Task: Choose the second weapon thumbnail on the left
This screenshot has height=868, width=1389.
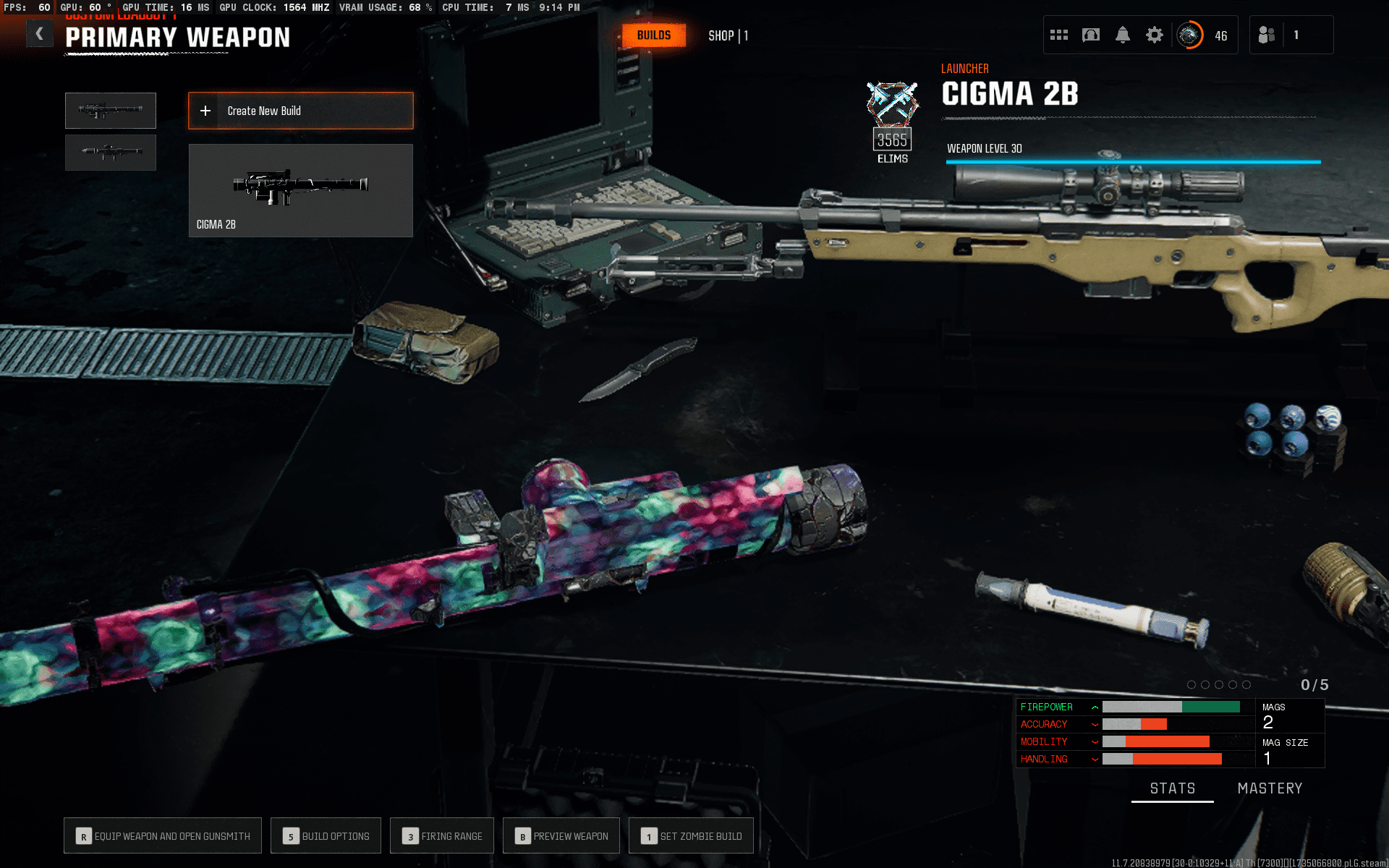Action: pyautogui.click(x=111, y=152)
